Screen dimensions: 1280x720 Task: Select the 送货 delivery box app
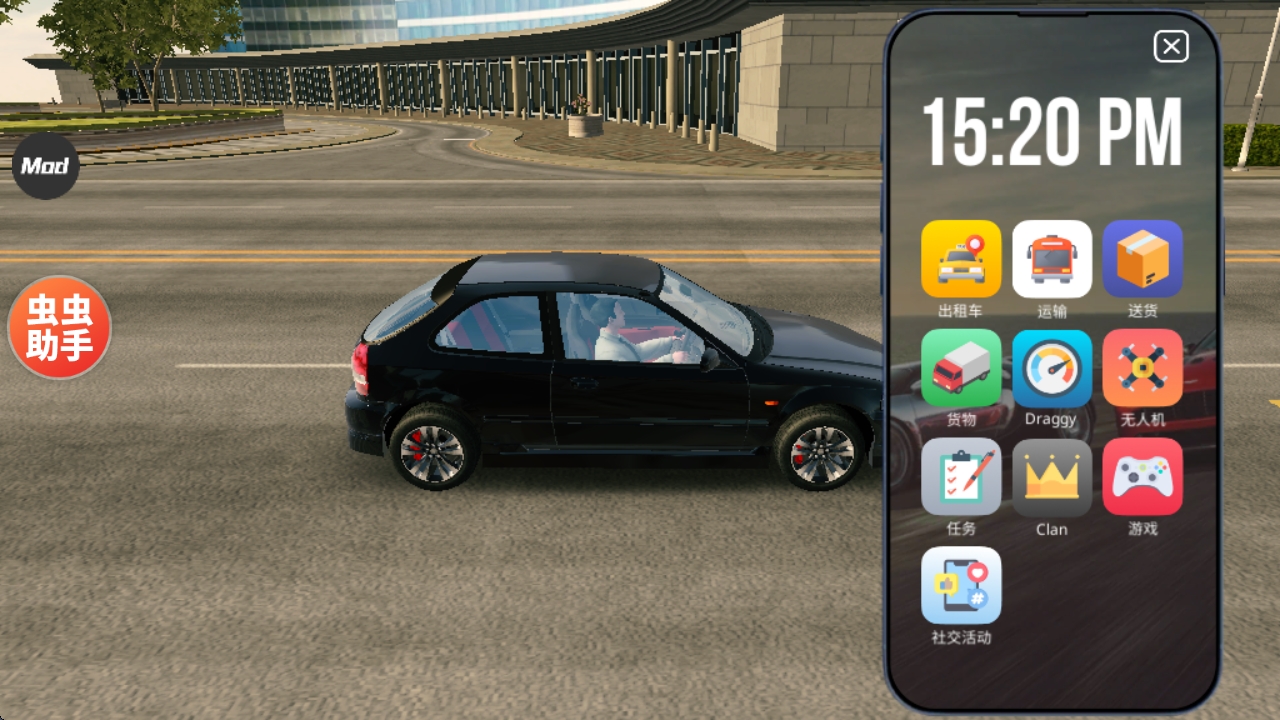click(1142, 259)
